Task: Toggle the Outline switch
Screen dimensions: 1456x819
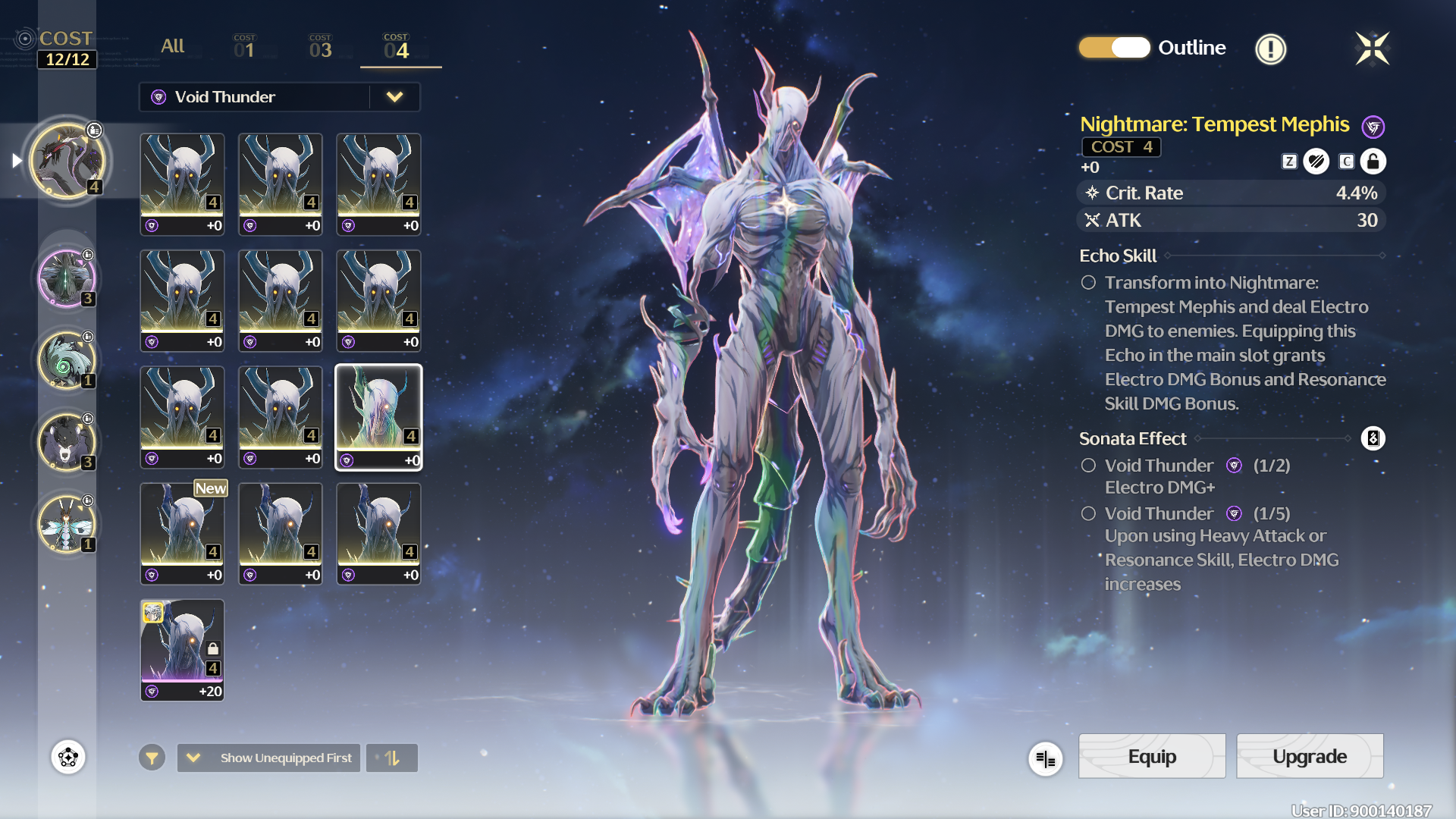Action: pyautogui.click(x=1114, y=48)
